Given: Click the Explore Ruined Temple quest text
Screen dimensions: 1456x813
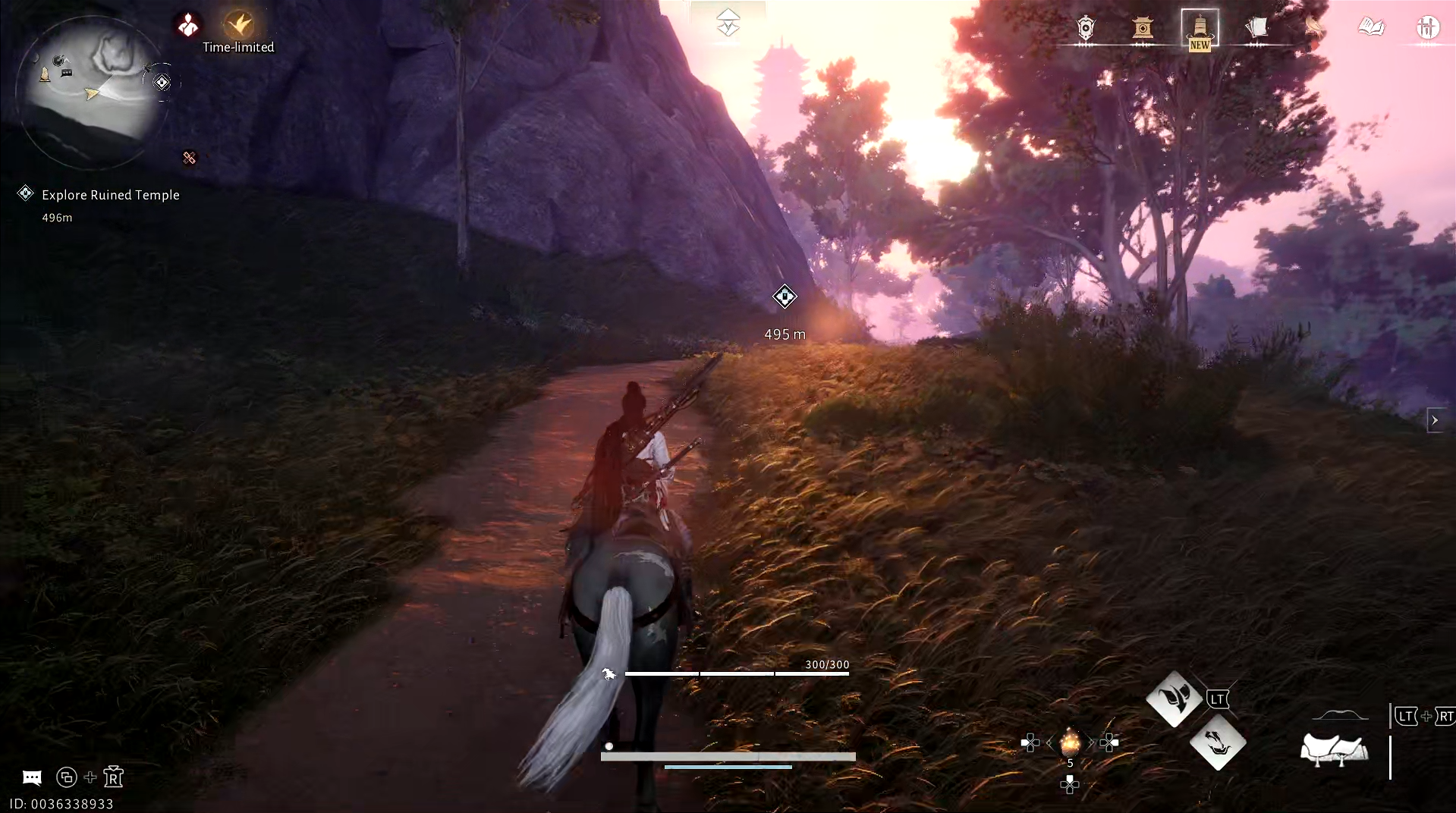Looking at the screenshot, I should [x=110, y=195].
